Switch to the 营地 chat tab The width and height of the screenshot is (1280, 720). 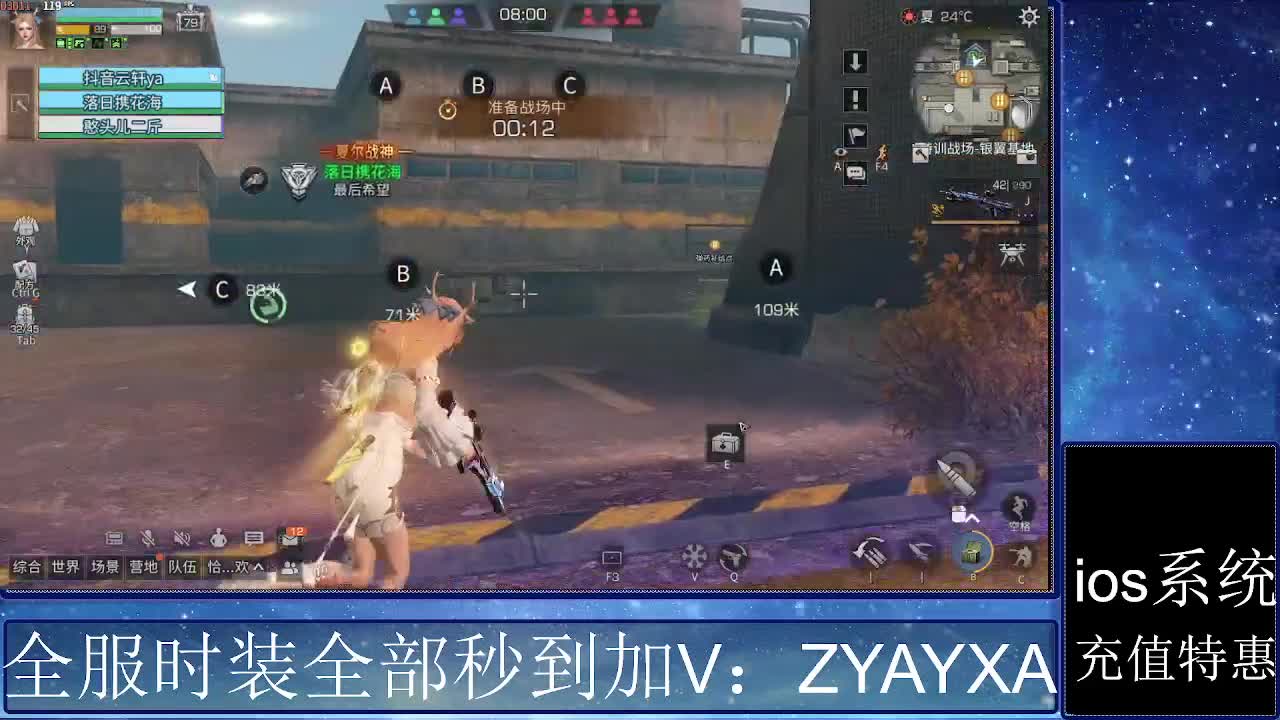pyautogui.click(x=142, y=566)
